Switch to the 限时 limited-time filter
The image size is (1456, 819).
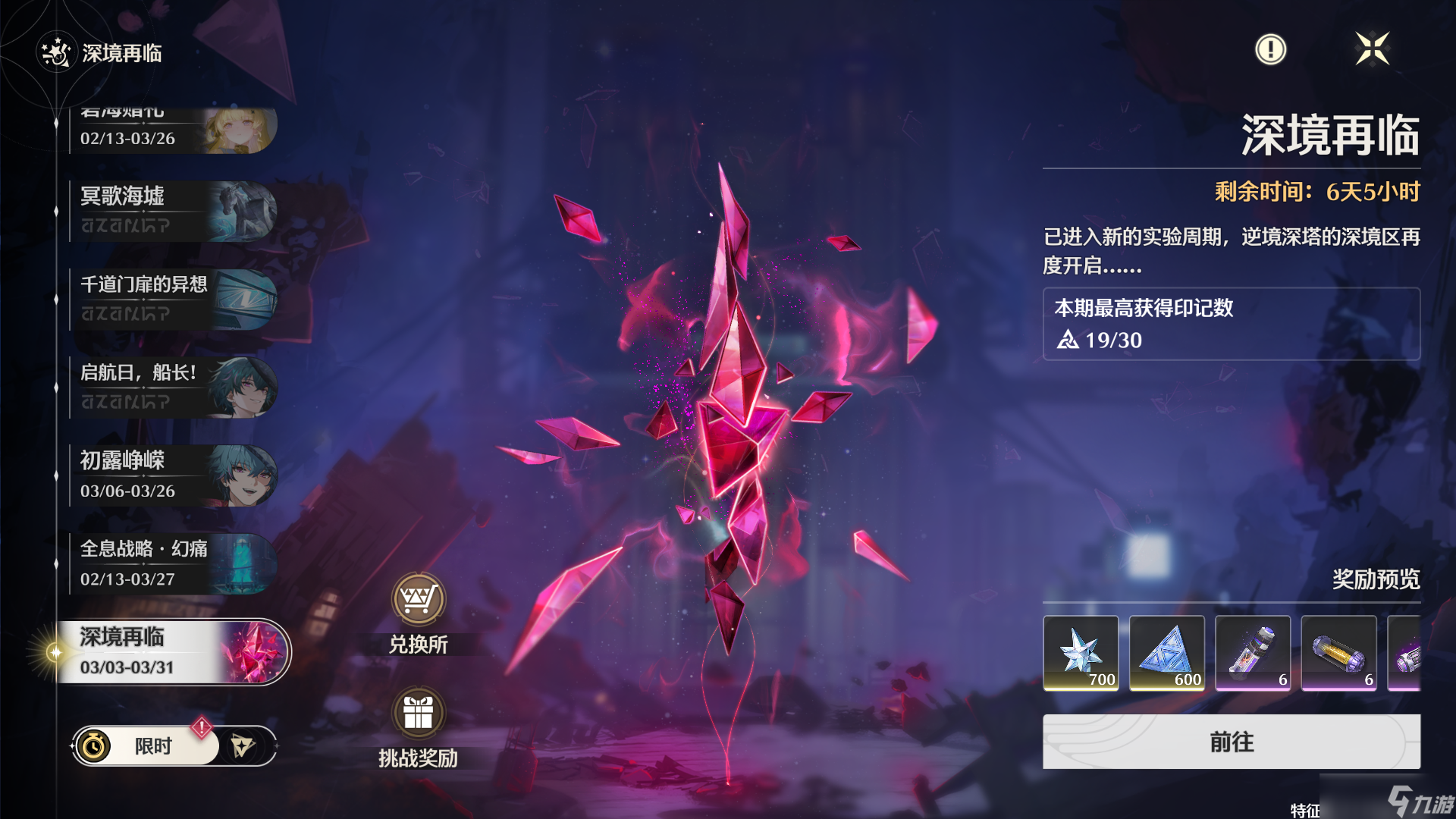tap(146, 746)
